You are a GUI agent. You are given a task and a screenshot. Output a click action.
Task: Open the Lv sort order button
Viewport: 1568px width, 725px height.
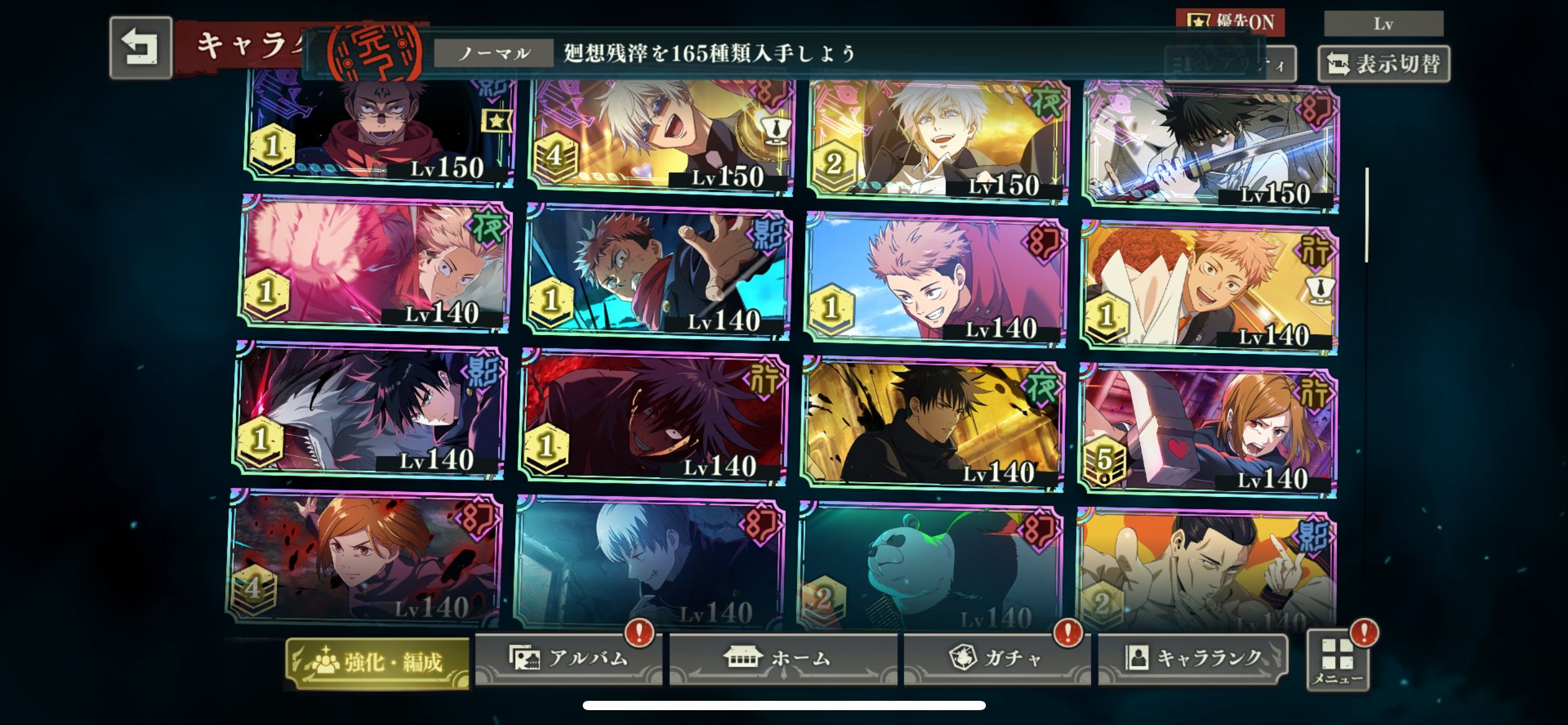tap(1383, 24)
